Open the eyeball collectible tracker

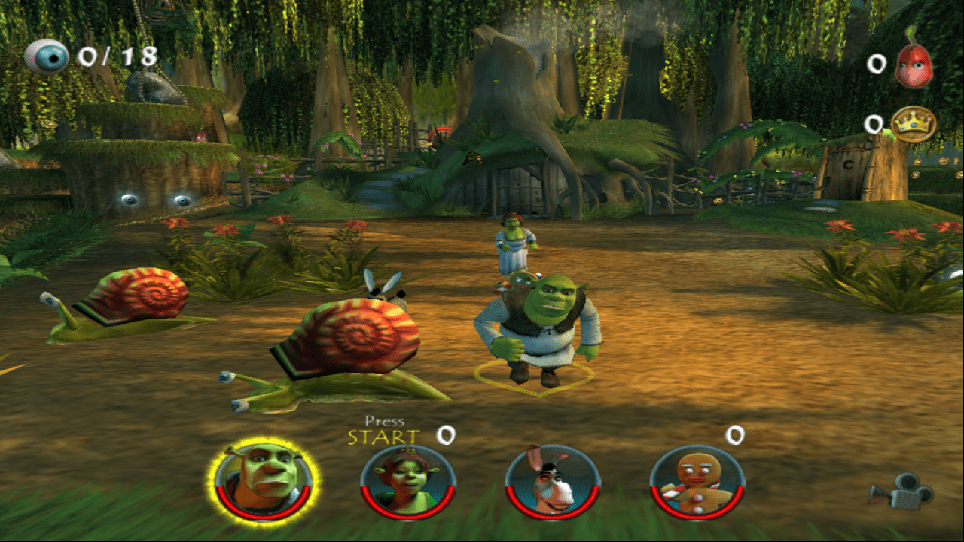48,56
